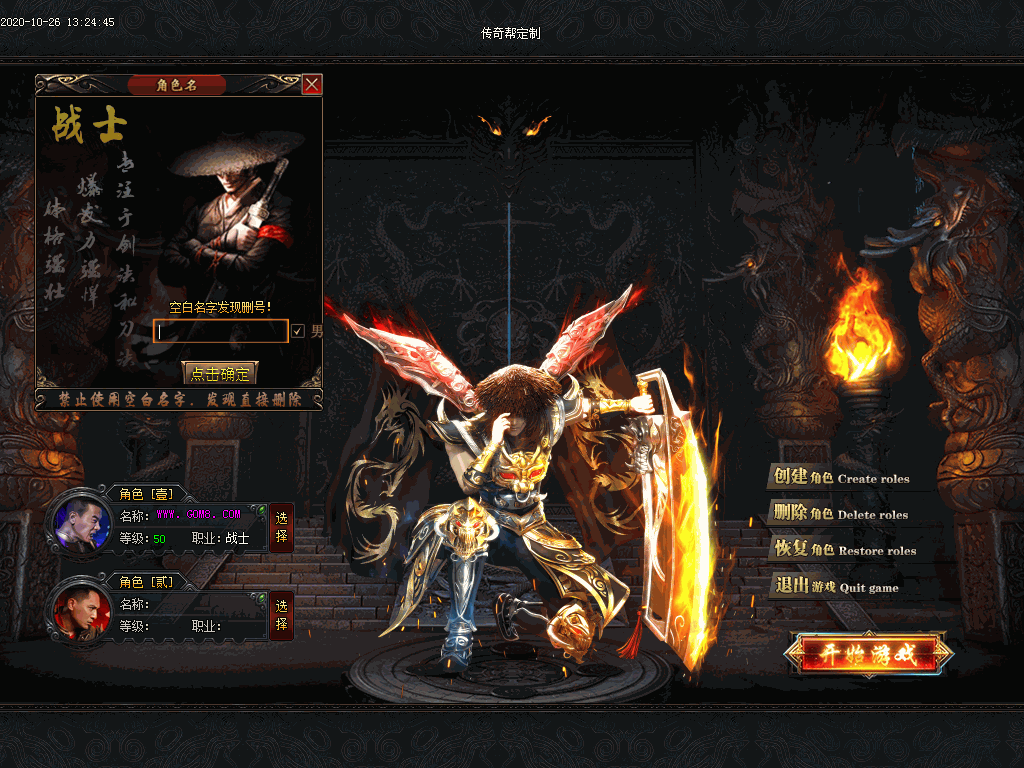Close the character name dialog
This screenshot has width=1024, height=768.
[x=312, y=85]
